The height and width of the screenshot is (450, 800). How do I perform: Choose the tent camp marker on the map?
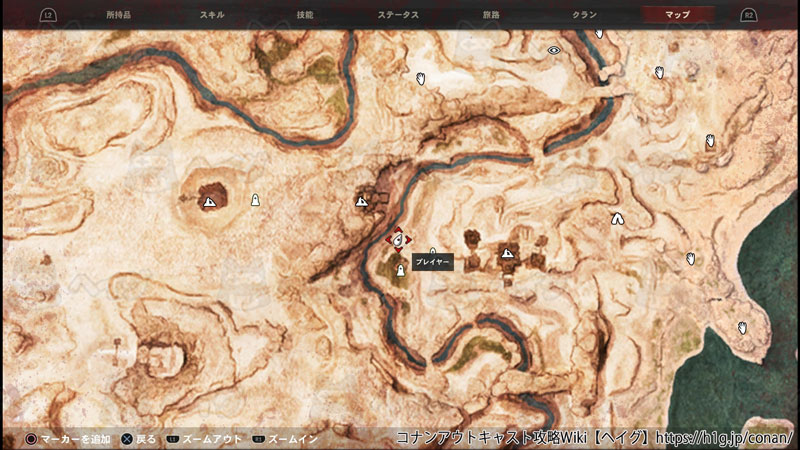[x=617, y=218]
